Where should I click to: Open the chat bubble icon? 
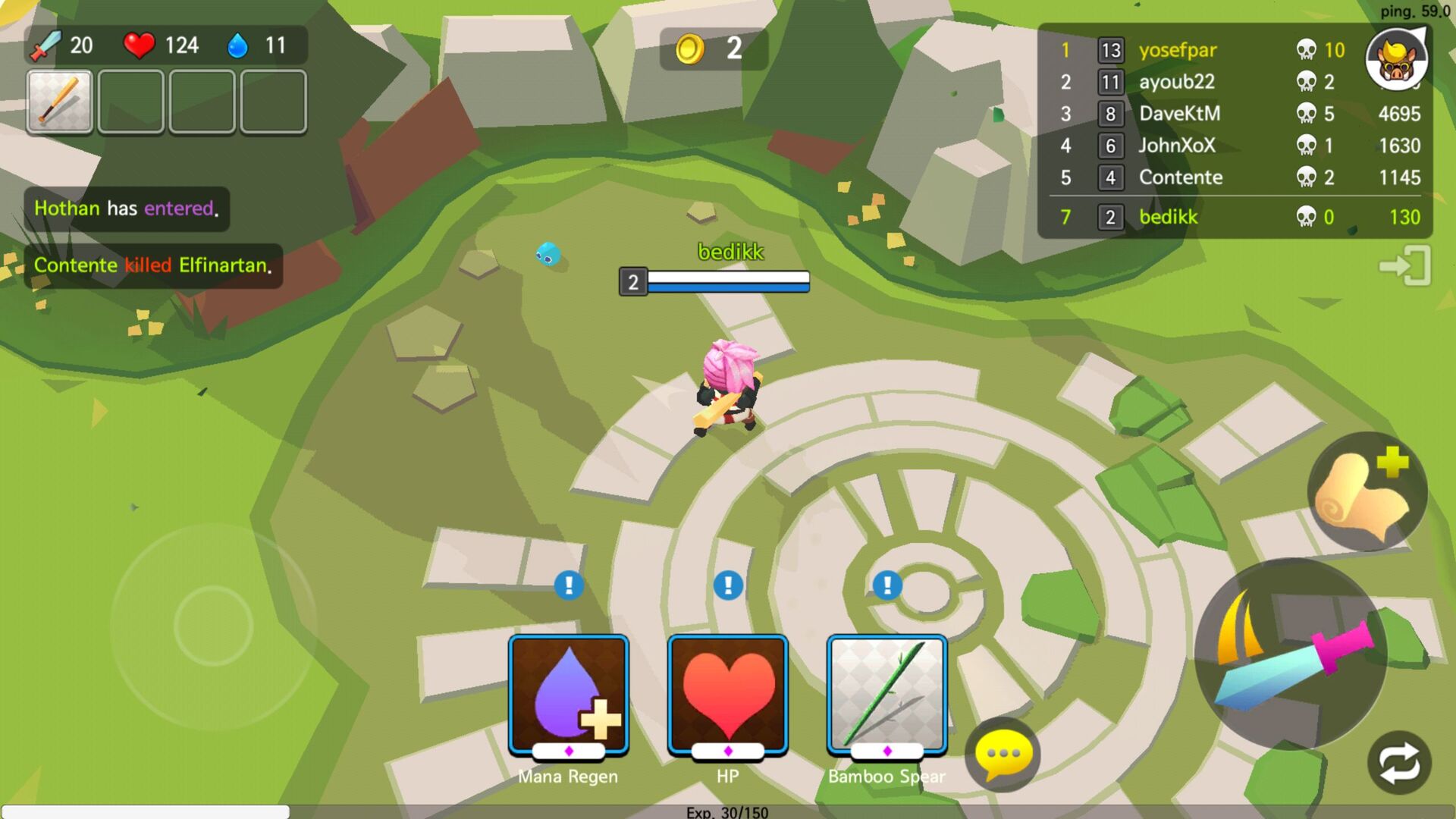pyautogui.click(x=1003, y=755)
